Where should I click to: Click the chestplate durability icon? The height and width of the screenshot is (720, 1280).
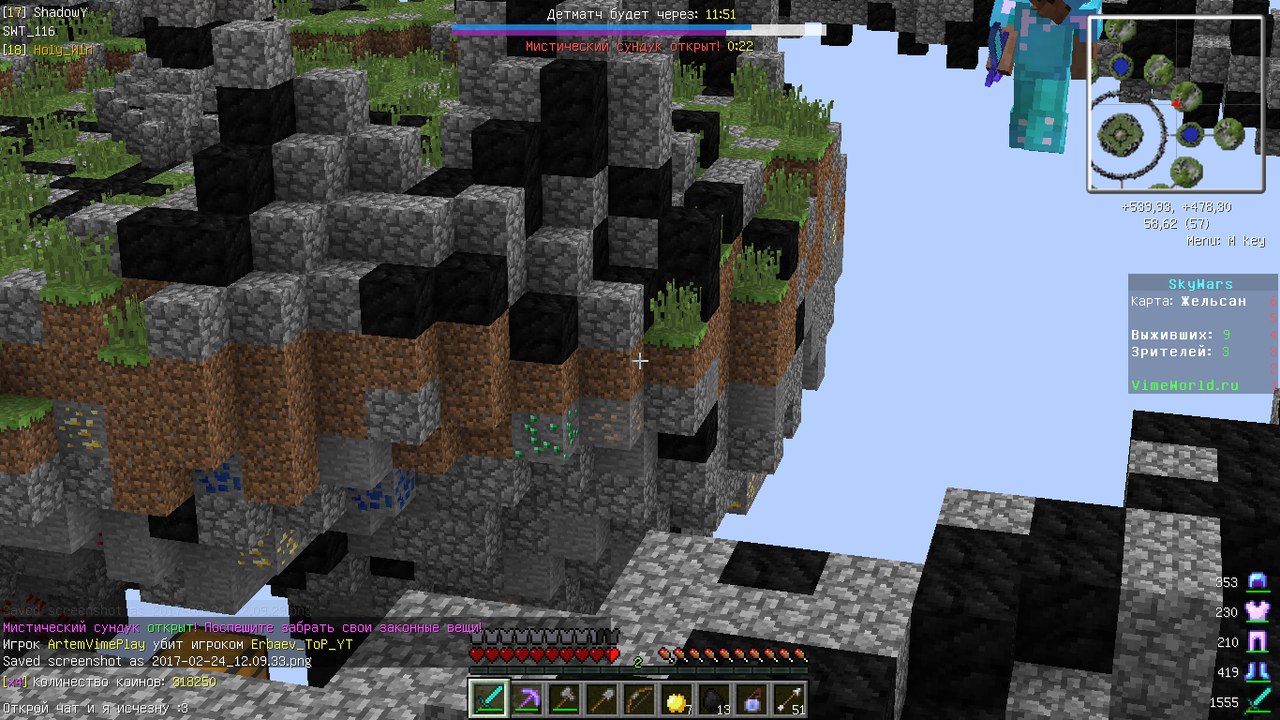point(1257,612)
